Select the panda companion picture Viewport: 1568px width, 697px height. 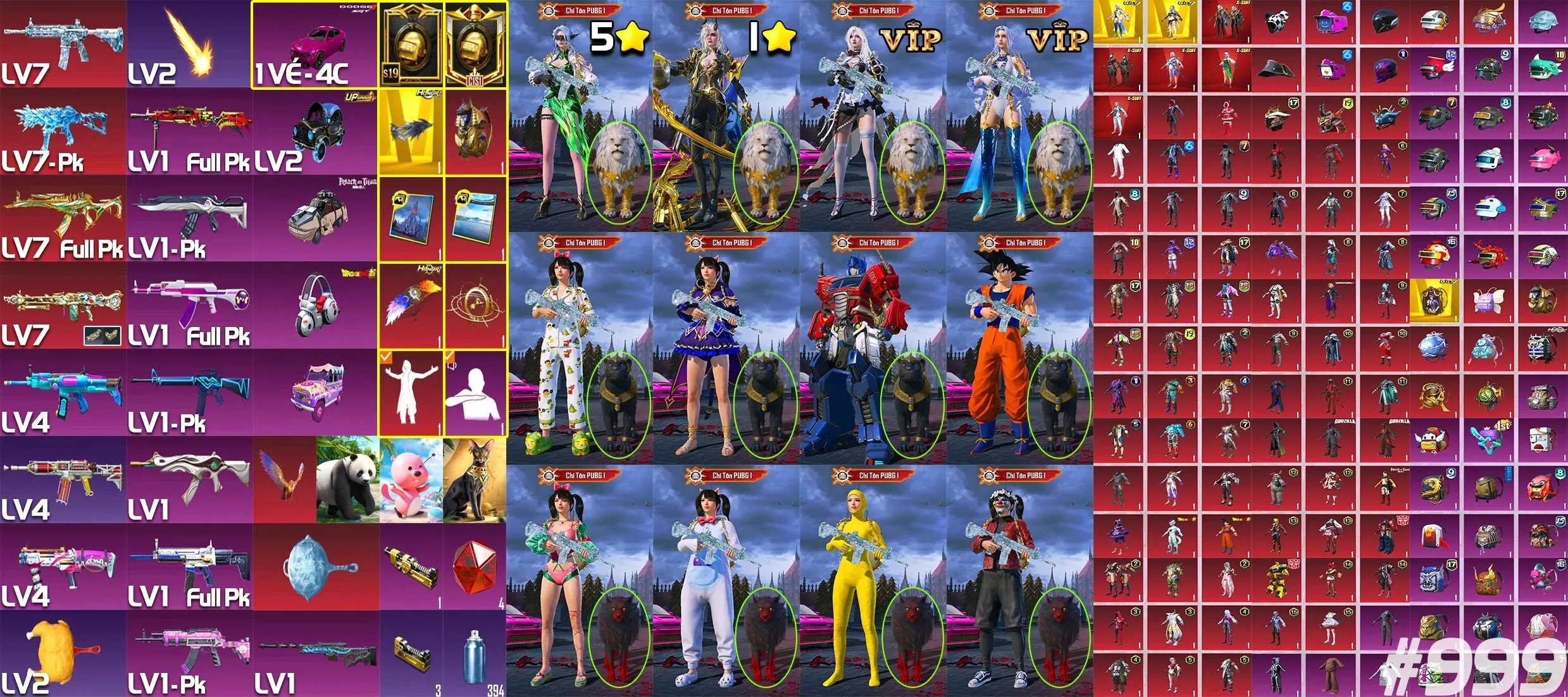point(347,479)
